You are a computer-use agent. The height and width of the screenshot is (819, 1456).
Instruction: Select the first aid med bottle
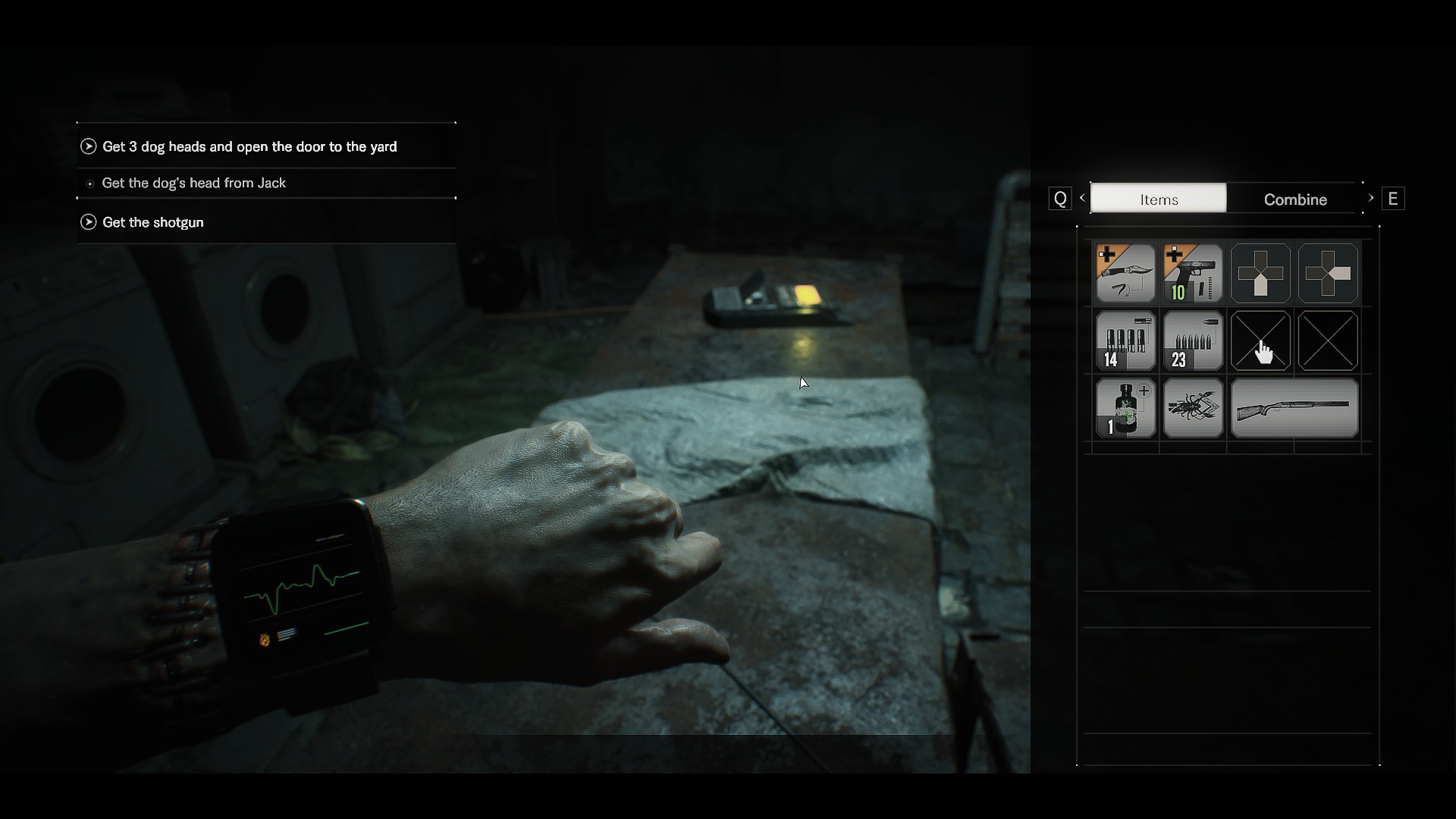[x=1125, y=408]
